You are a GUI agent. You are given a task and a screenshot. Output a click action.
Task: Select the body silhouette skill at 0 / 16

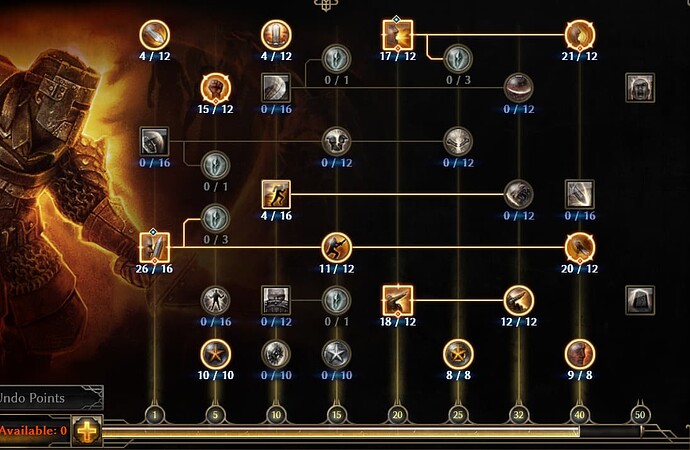[215, 299]
